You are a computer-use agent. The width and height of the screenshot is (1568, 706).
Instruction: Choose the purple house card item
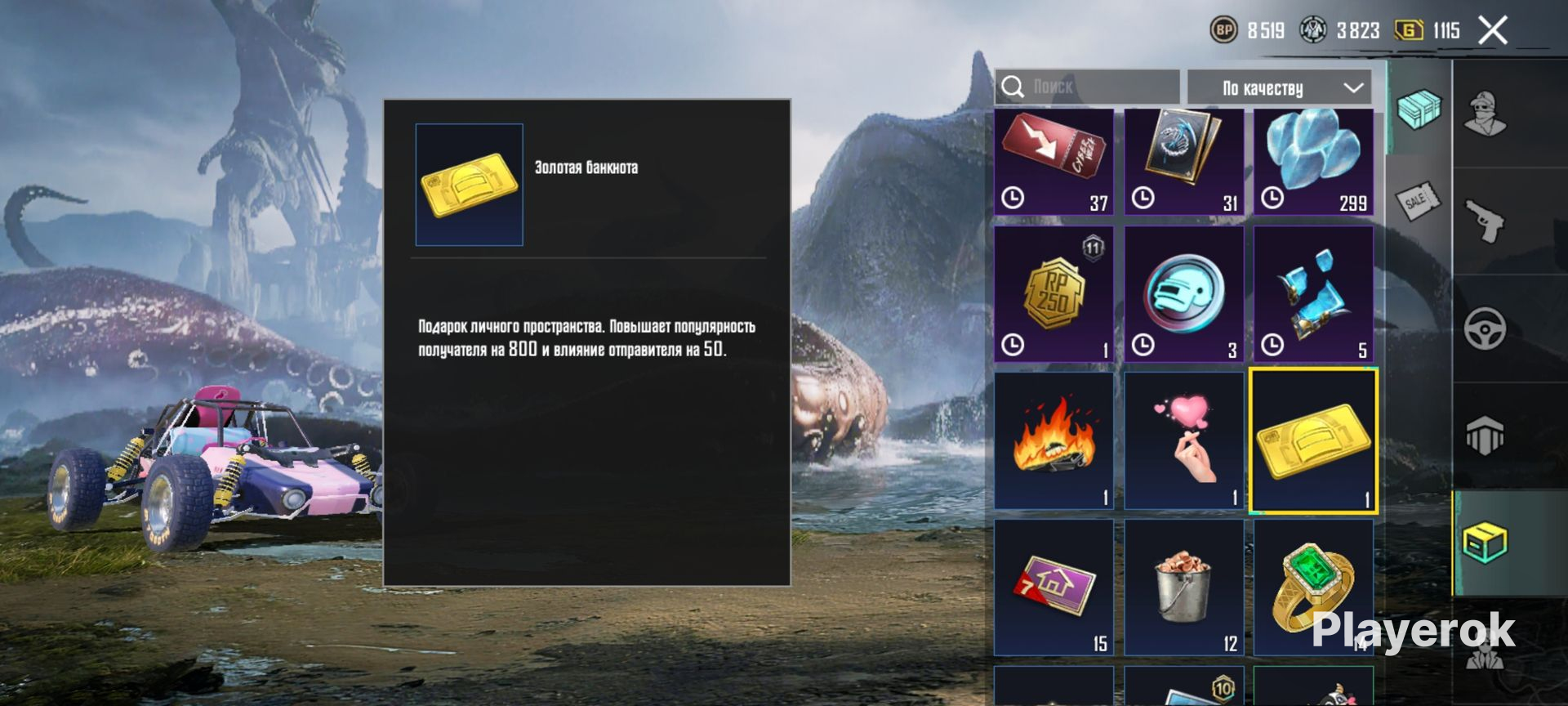(1053, 587)
